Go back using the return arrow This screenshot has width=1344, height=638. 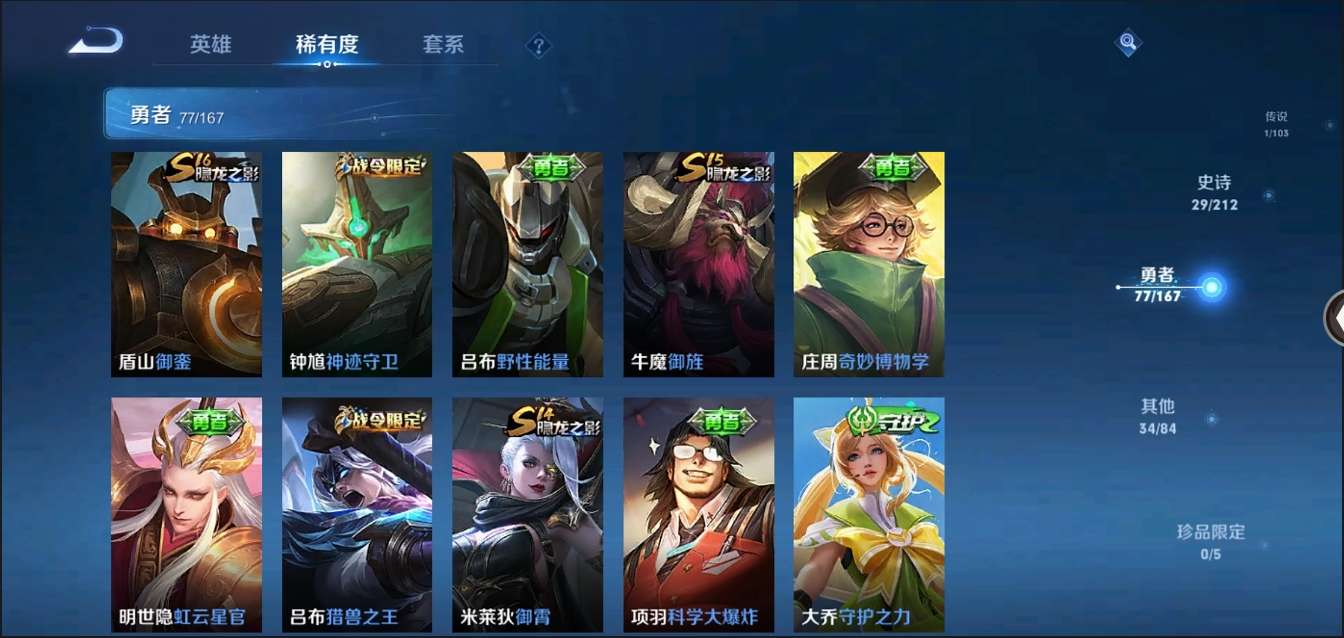coord(96,42)
